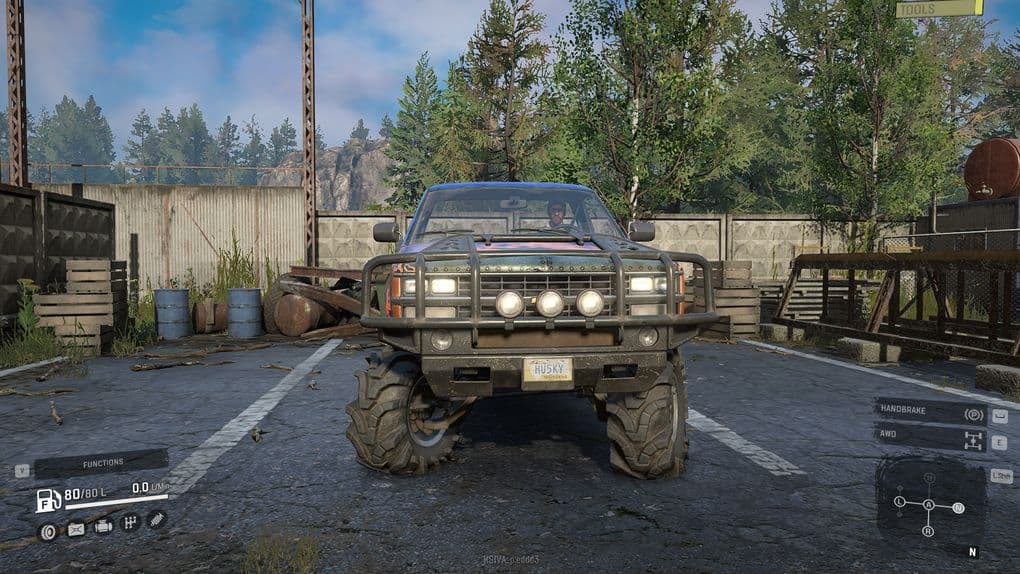
Task: Shift to Low gear on gear selector
Action: click(x=899, y=501)
